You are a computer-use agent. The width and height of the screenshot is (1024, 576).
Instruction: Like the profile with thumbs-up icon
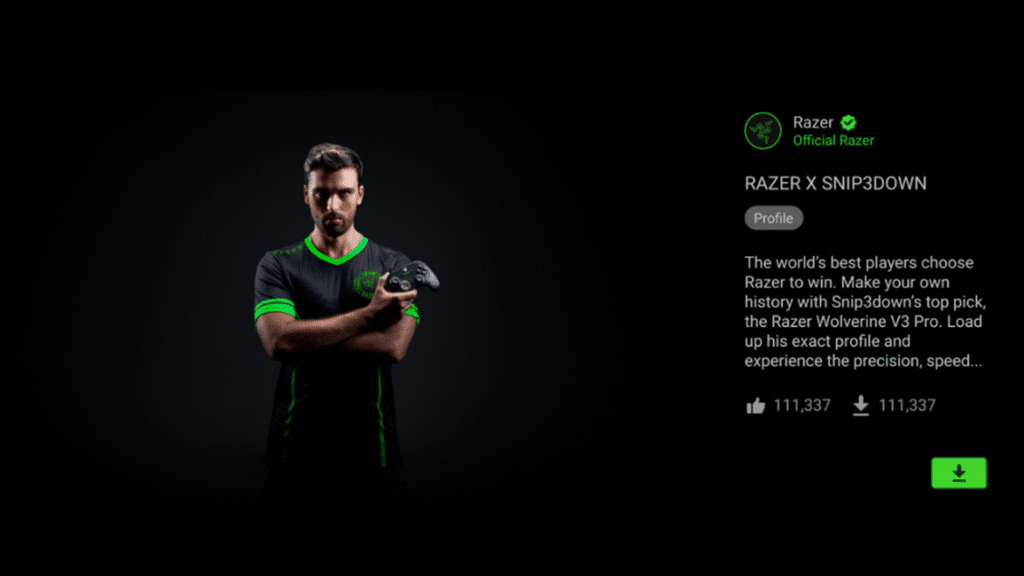pos(756,405)
